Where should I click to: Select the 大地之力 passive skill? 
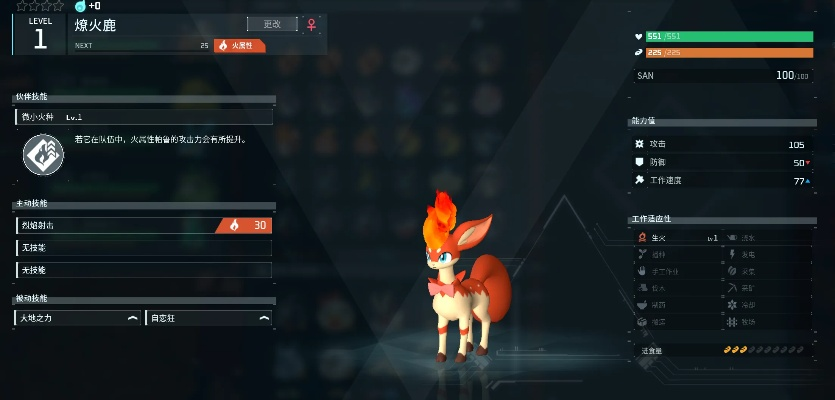pos(78,318)
